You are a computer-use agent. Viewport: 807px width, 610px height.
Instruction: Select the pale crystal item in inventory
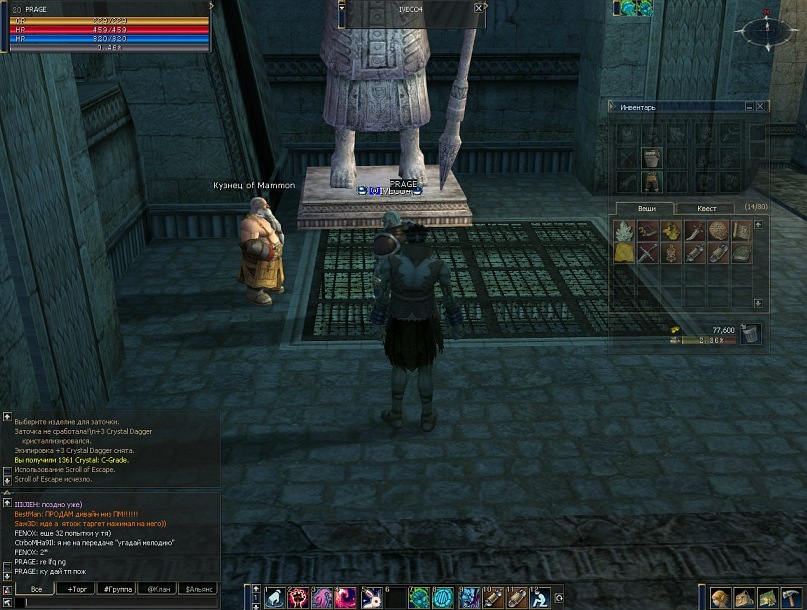(623, 231)
